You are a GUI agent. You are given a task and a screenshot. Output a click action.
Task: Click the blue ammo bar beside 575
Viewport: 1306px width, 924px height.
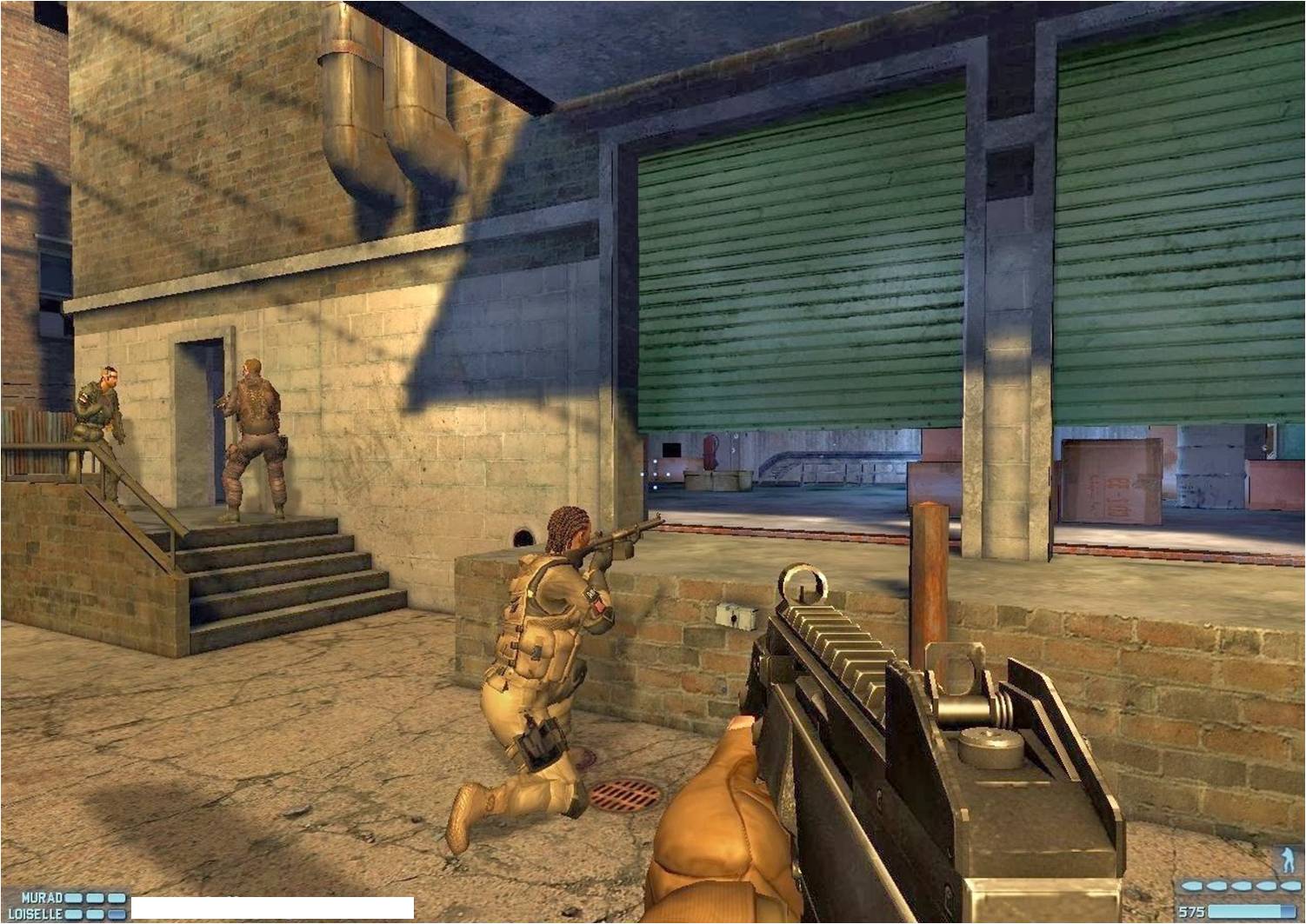(x=1252, y=909)
